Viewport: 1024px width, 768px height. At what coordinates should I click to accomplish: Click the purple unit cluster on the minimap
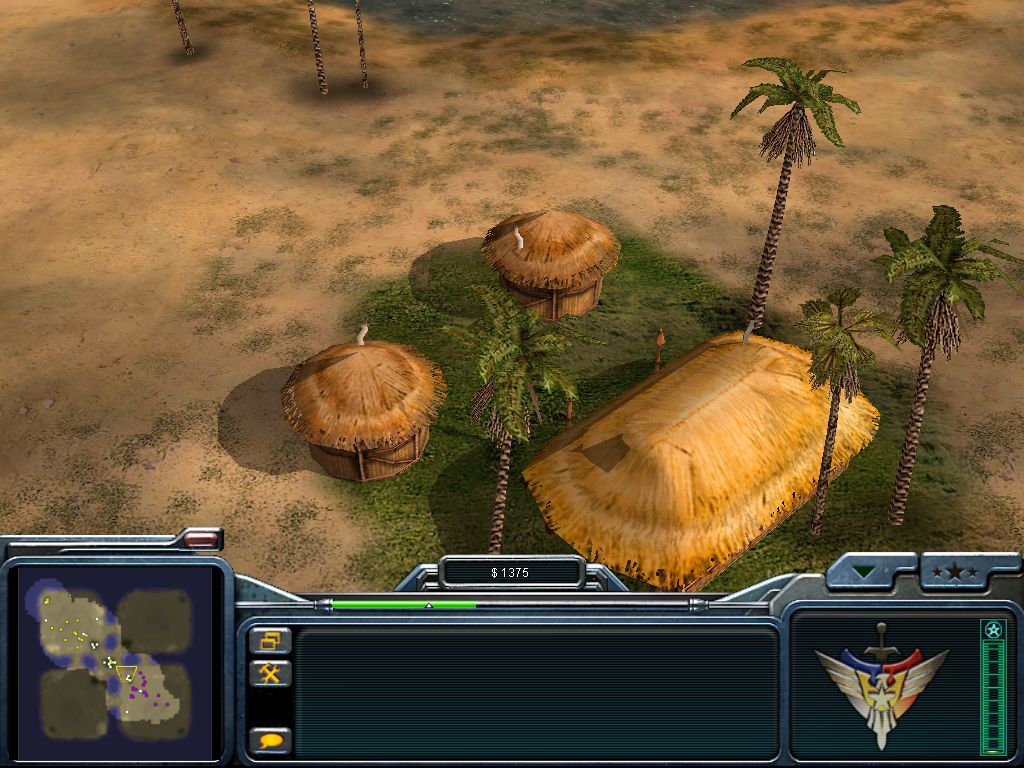141,686
